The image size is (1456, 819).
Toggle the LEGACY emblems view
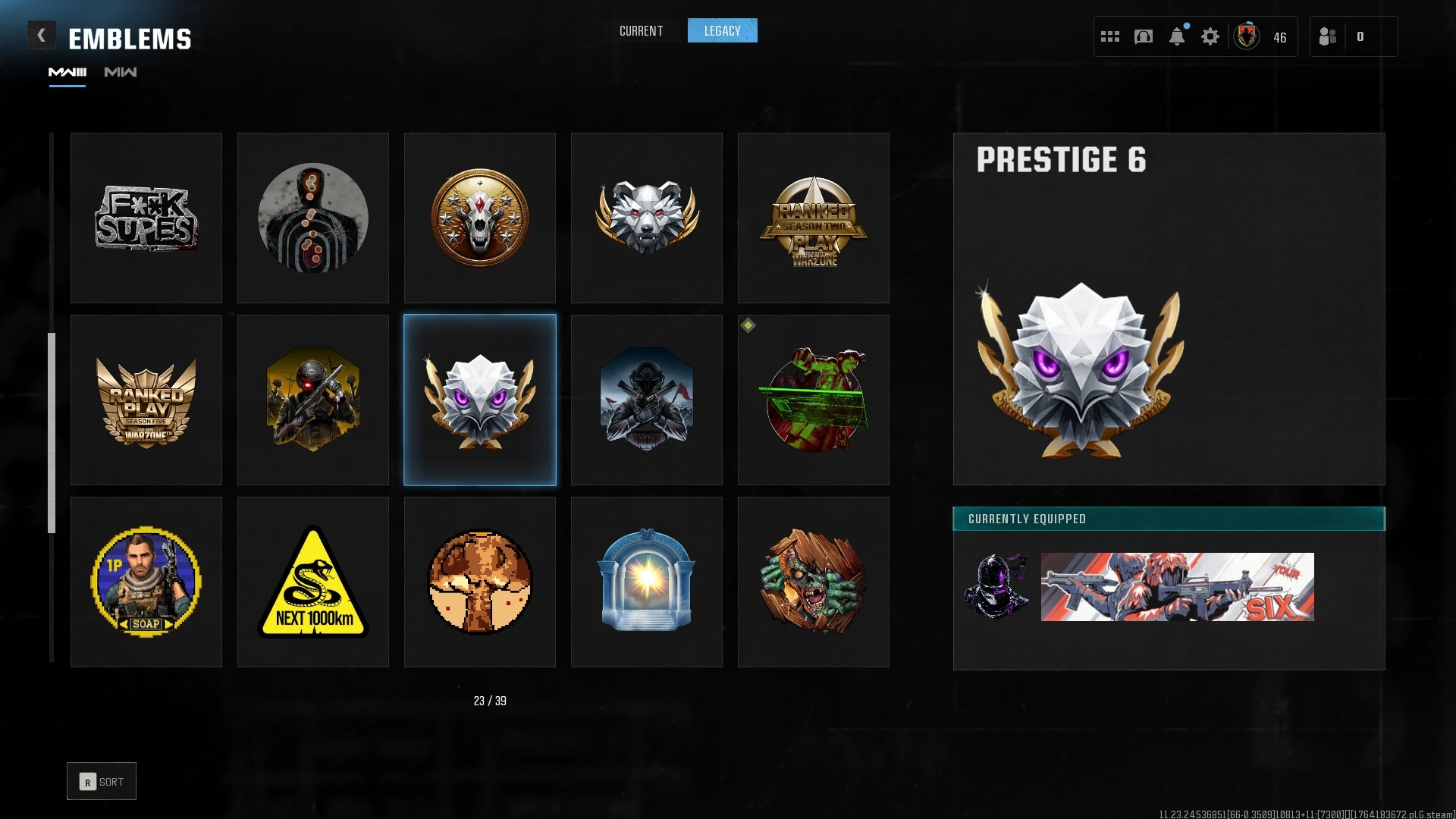(722, 30)
